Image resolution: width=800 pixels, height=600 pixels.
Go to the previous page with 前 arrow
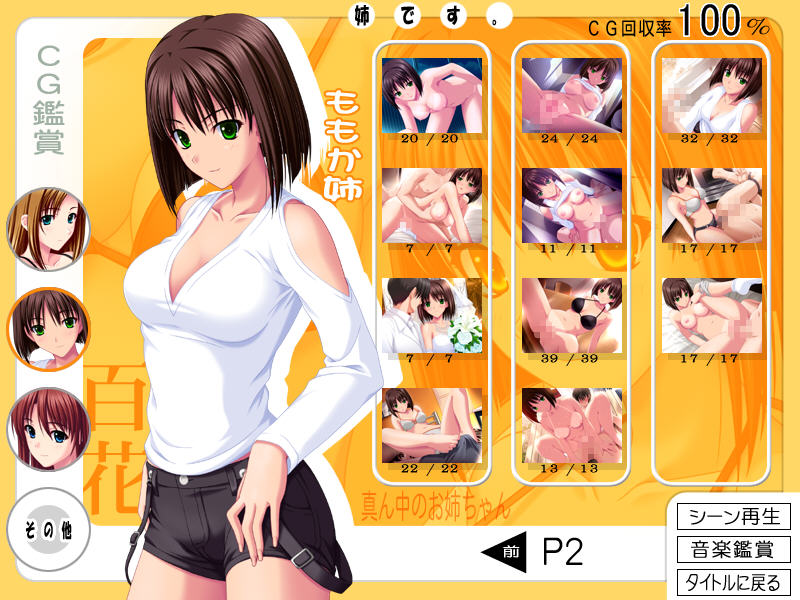coord(505,551)
